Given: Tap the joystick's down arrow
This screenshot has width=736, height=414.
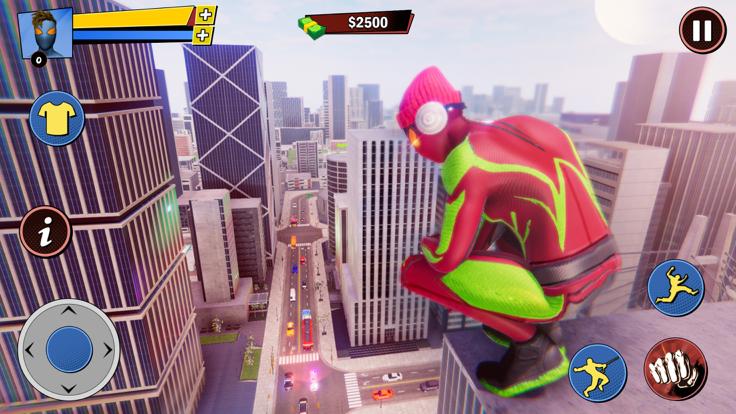Looking at the screenshot, I should [x=69, y=387].
